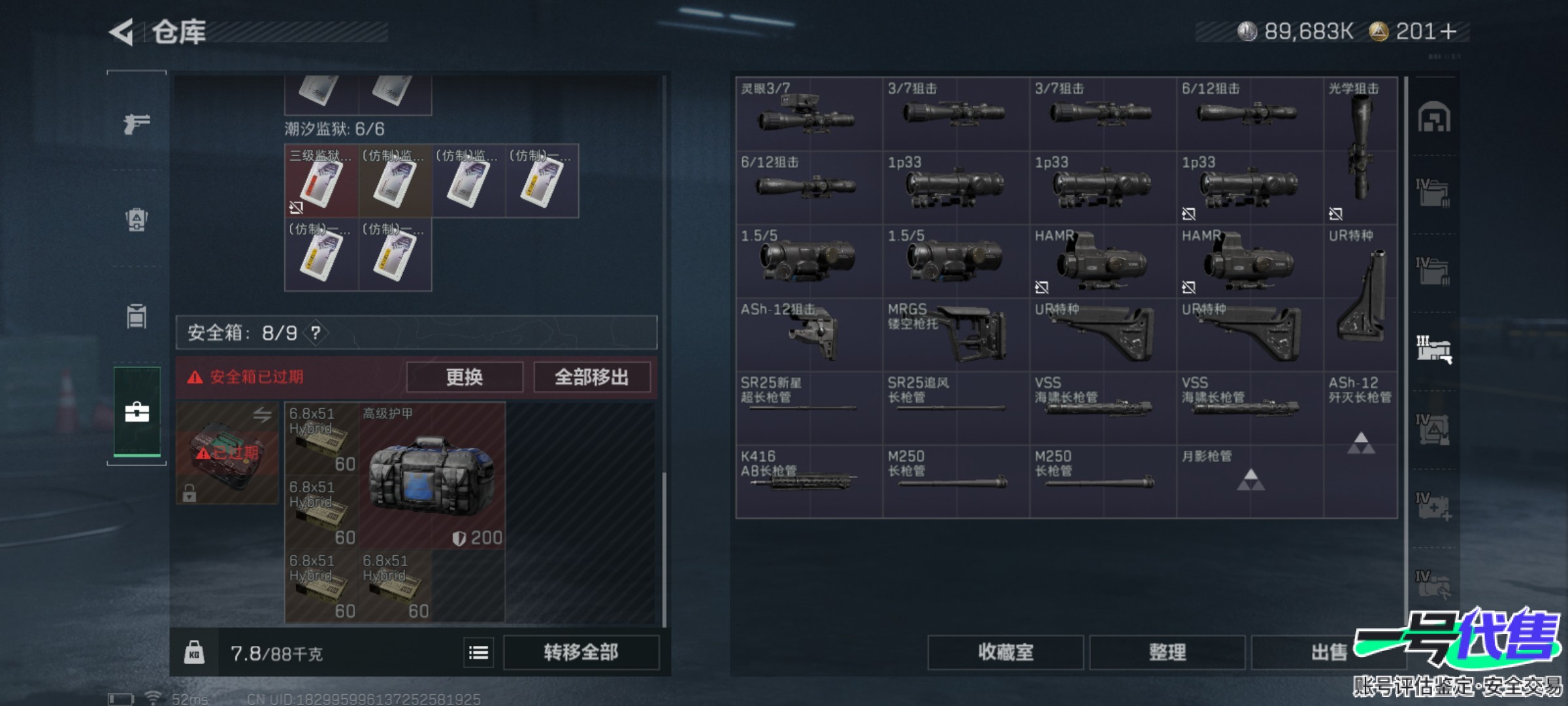Go back from the 仓库 screen
Screen dimensions: 1568x706
click(122, 32)
